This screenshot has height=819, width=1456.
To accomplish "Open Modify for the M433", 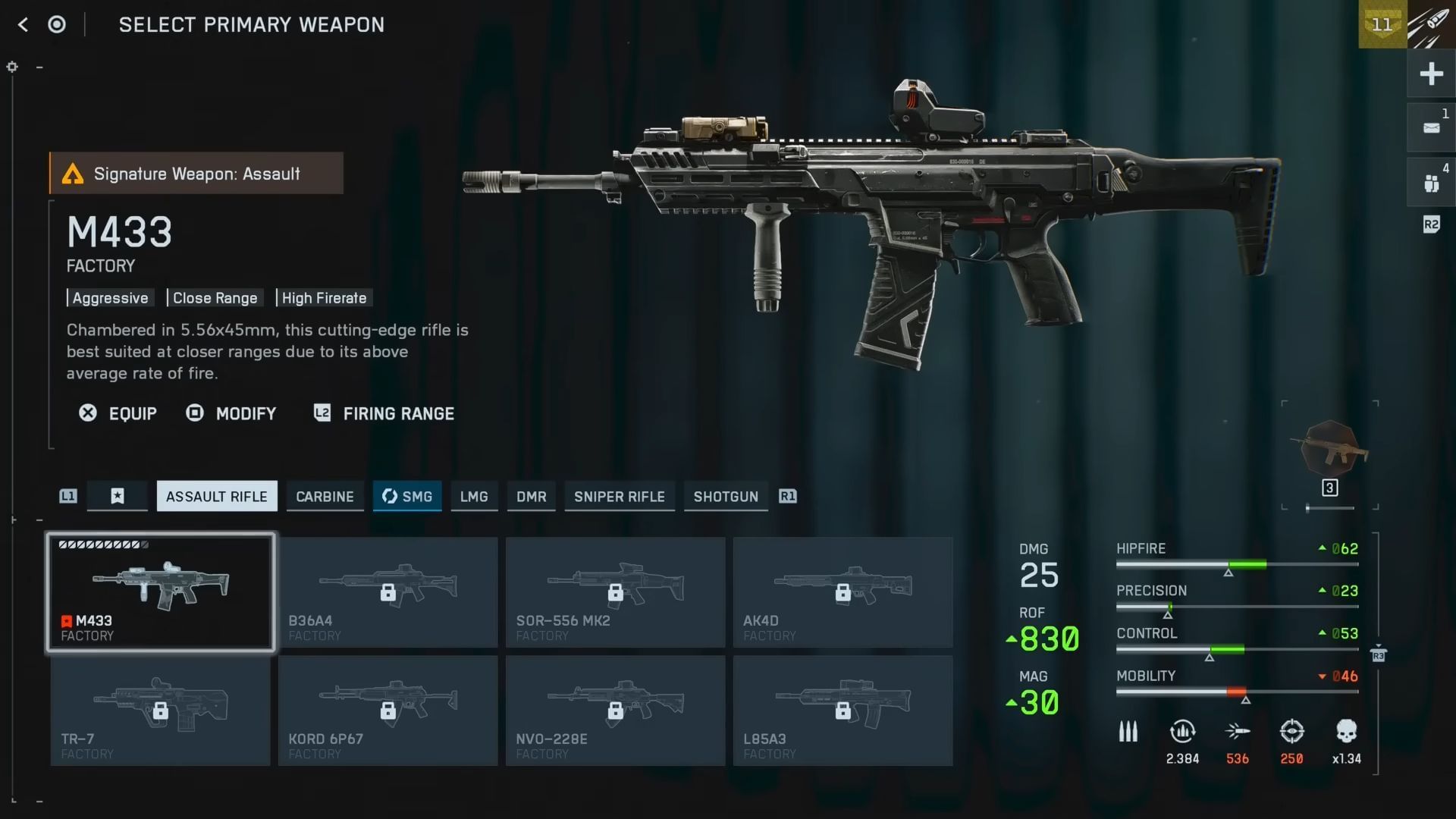I will [231, 413].
